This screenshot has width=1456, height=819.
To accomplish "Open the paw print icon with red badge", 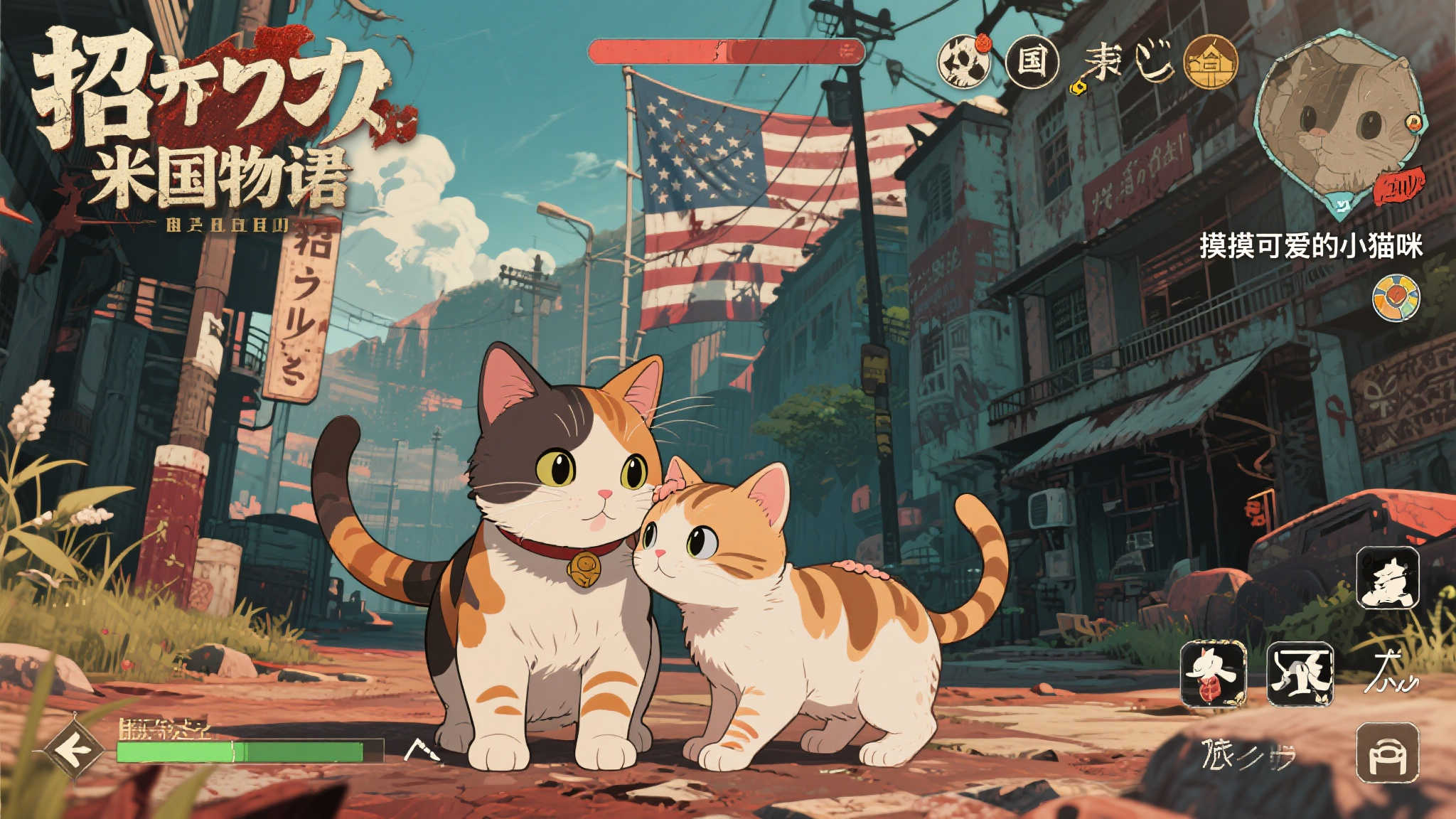I will point(964,61).
